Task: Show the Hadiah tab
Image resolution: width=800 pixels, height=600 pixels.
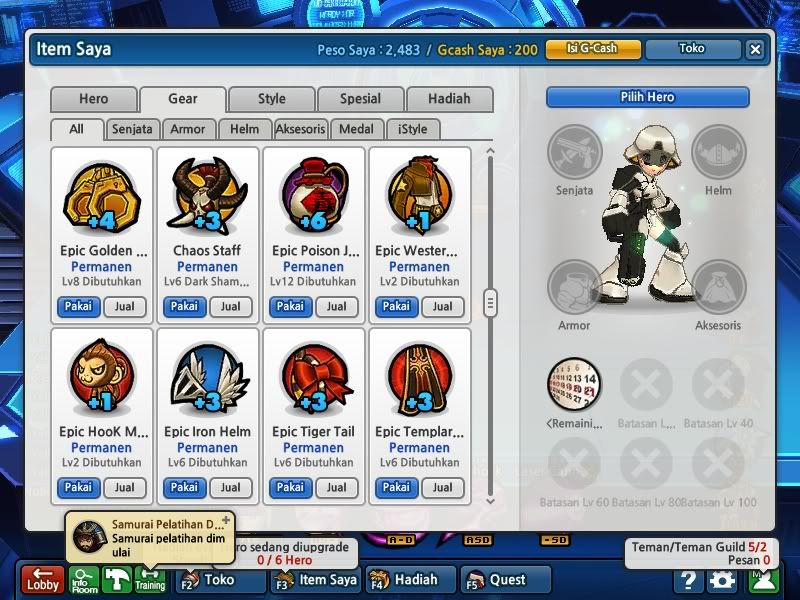Action: pyautogui.click(x=449, y=99)
